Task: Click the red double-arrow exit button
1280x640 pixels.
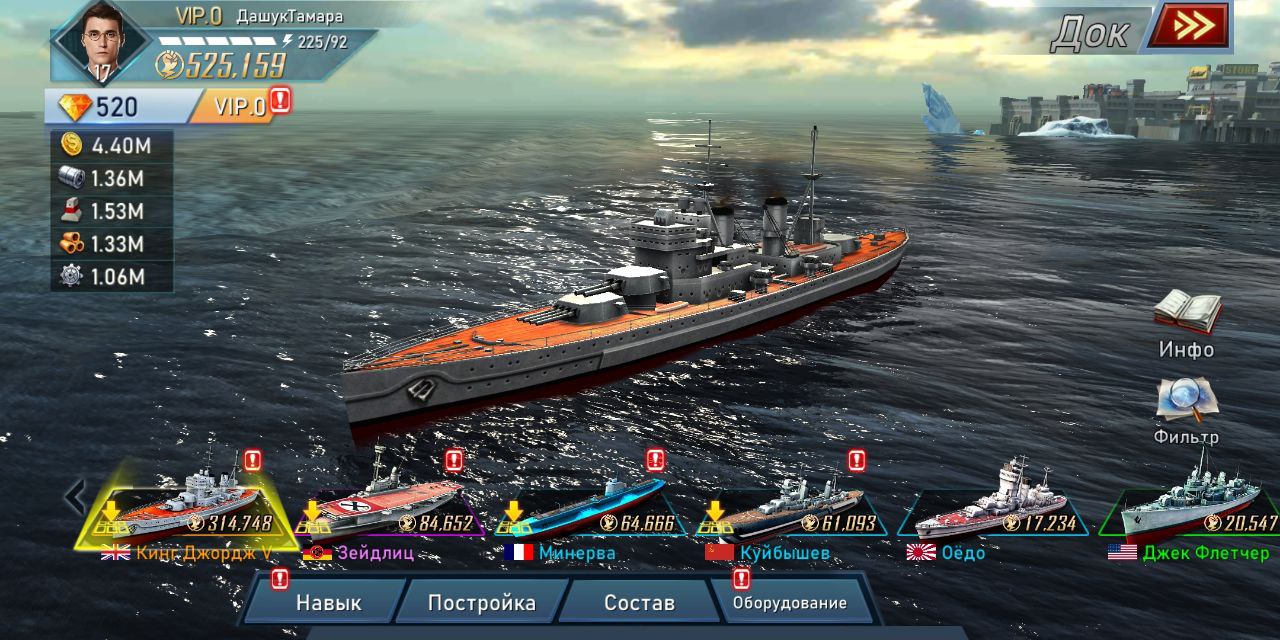Action: 1187,27
